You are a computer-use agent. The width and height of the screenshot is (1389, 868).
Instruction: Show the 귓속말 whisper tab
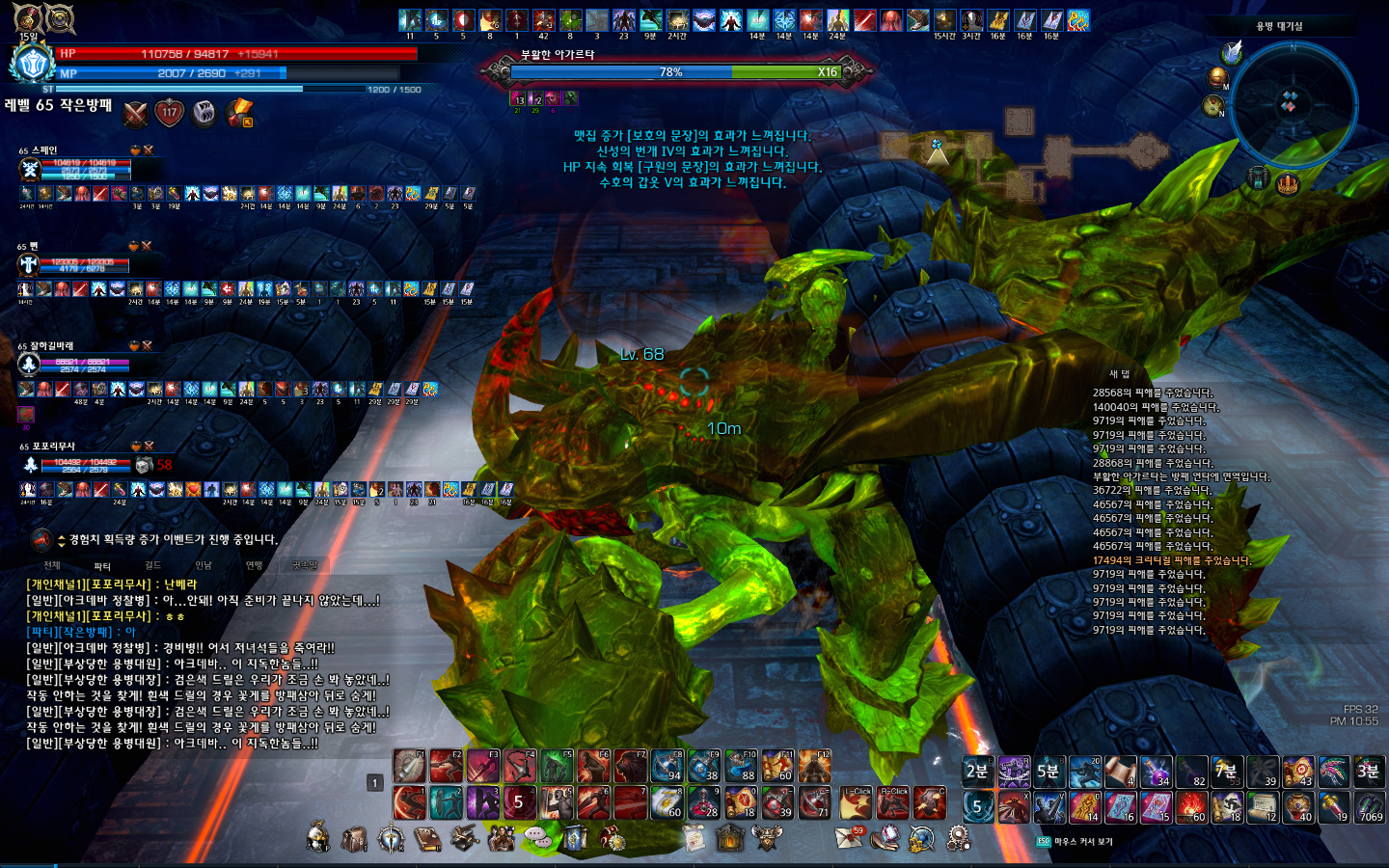[x=305, y=565]
